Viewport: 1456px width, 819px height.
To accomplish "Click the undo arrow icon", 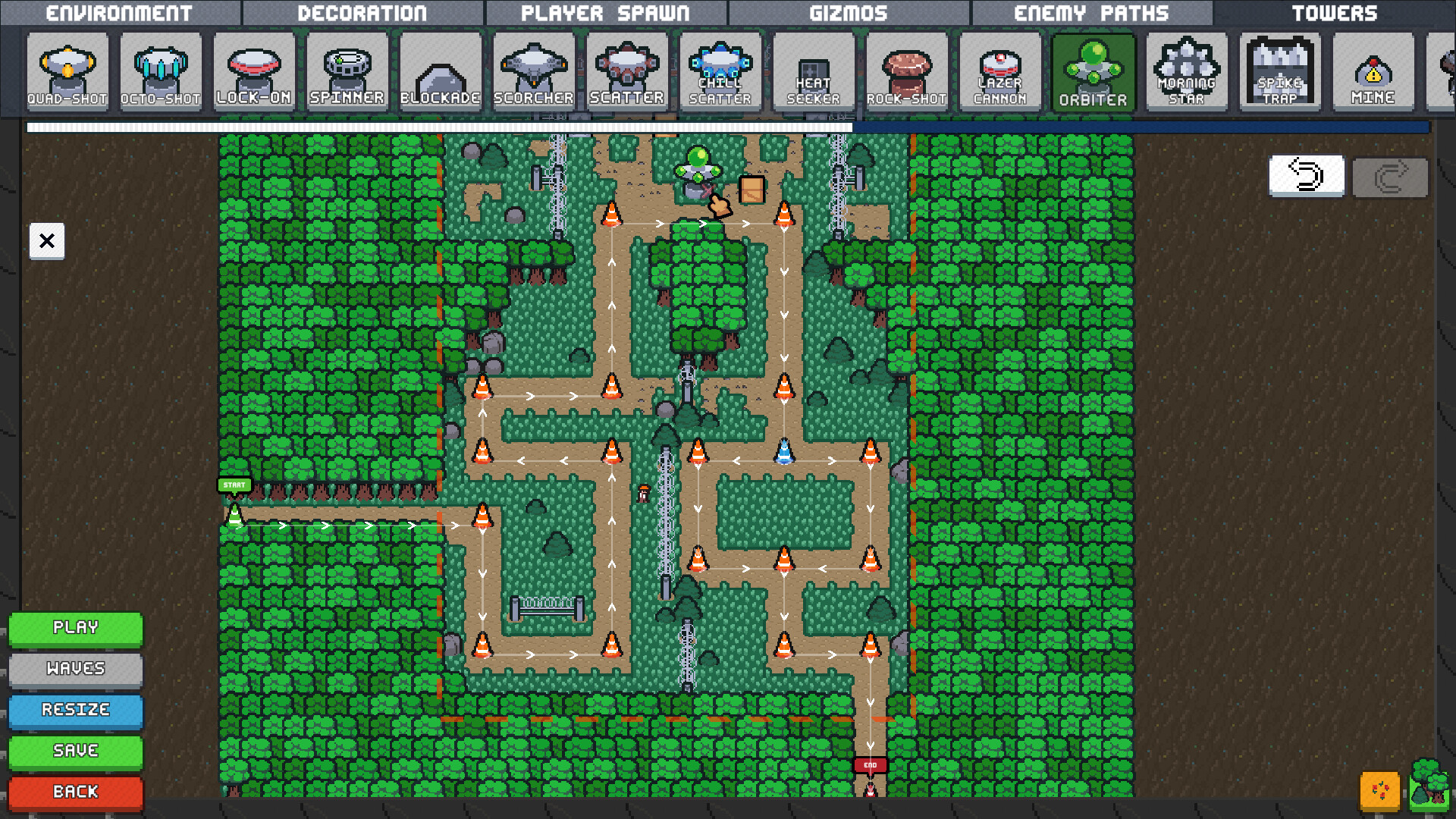I will (1306, 176).
